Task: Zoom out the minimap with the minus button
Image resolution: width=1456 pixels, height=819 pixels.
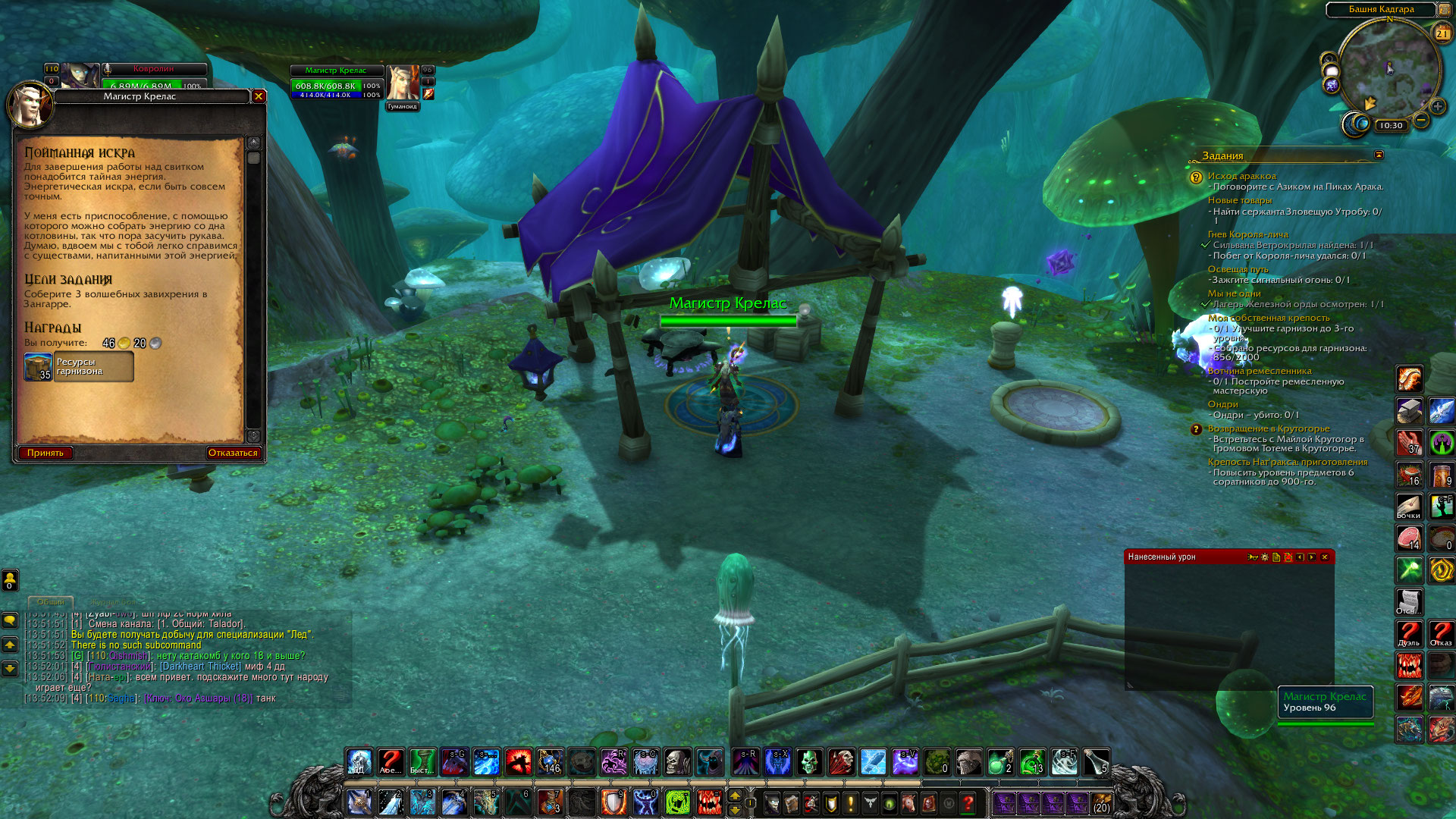Action: coord(1421,120)
